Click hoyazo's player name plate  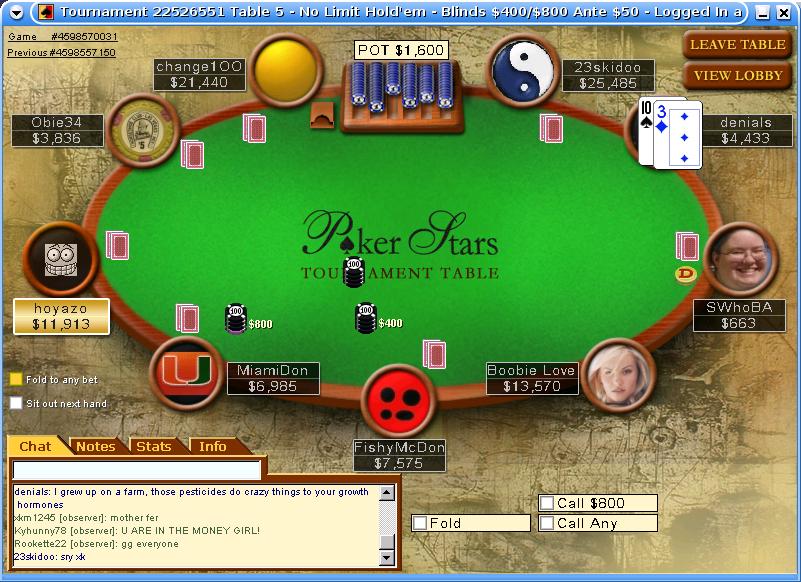(62, 316)
